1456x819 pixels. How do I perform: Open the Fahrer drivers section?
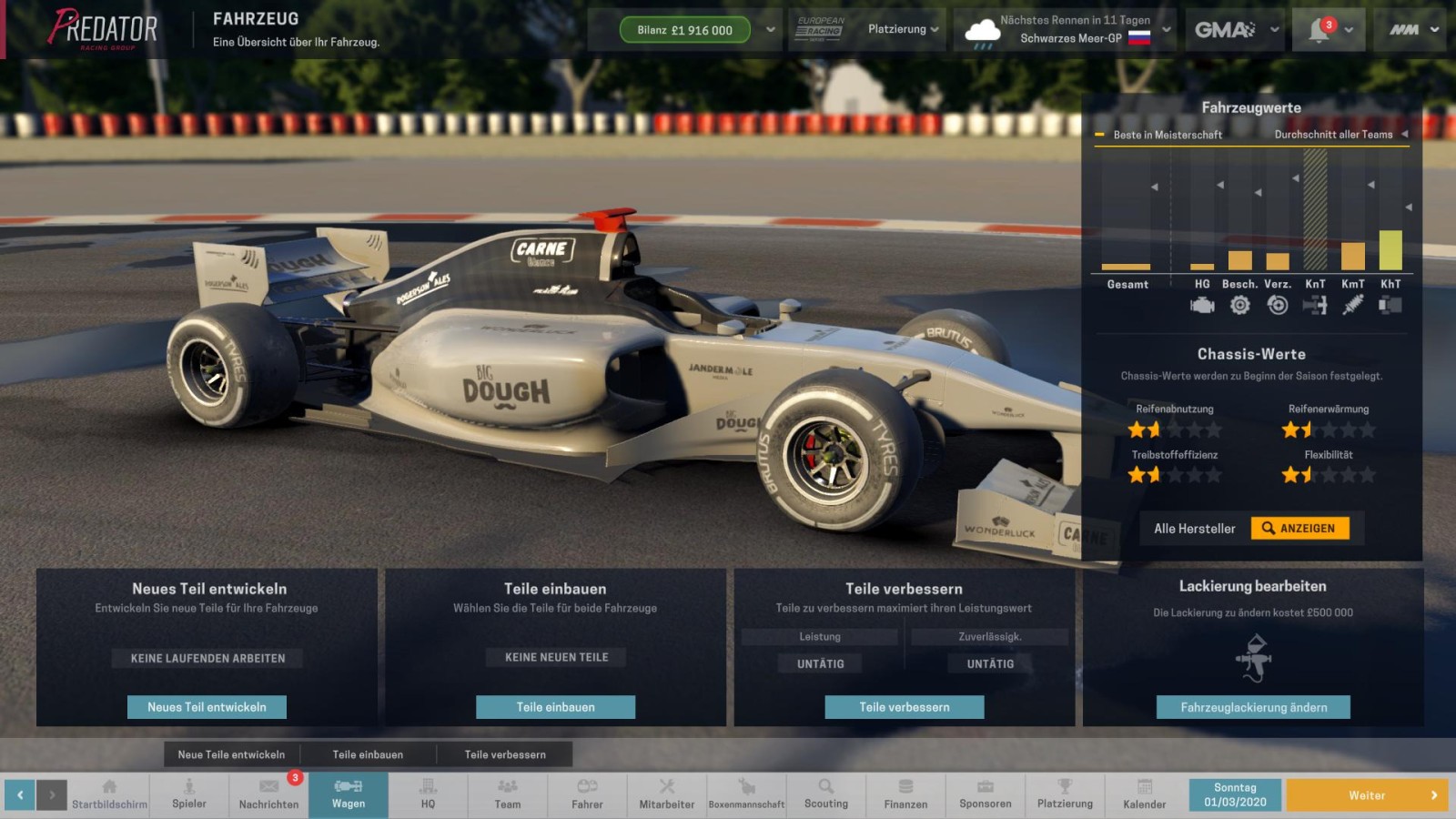click(587, 794)
